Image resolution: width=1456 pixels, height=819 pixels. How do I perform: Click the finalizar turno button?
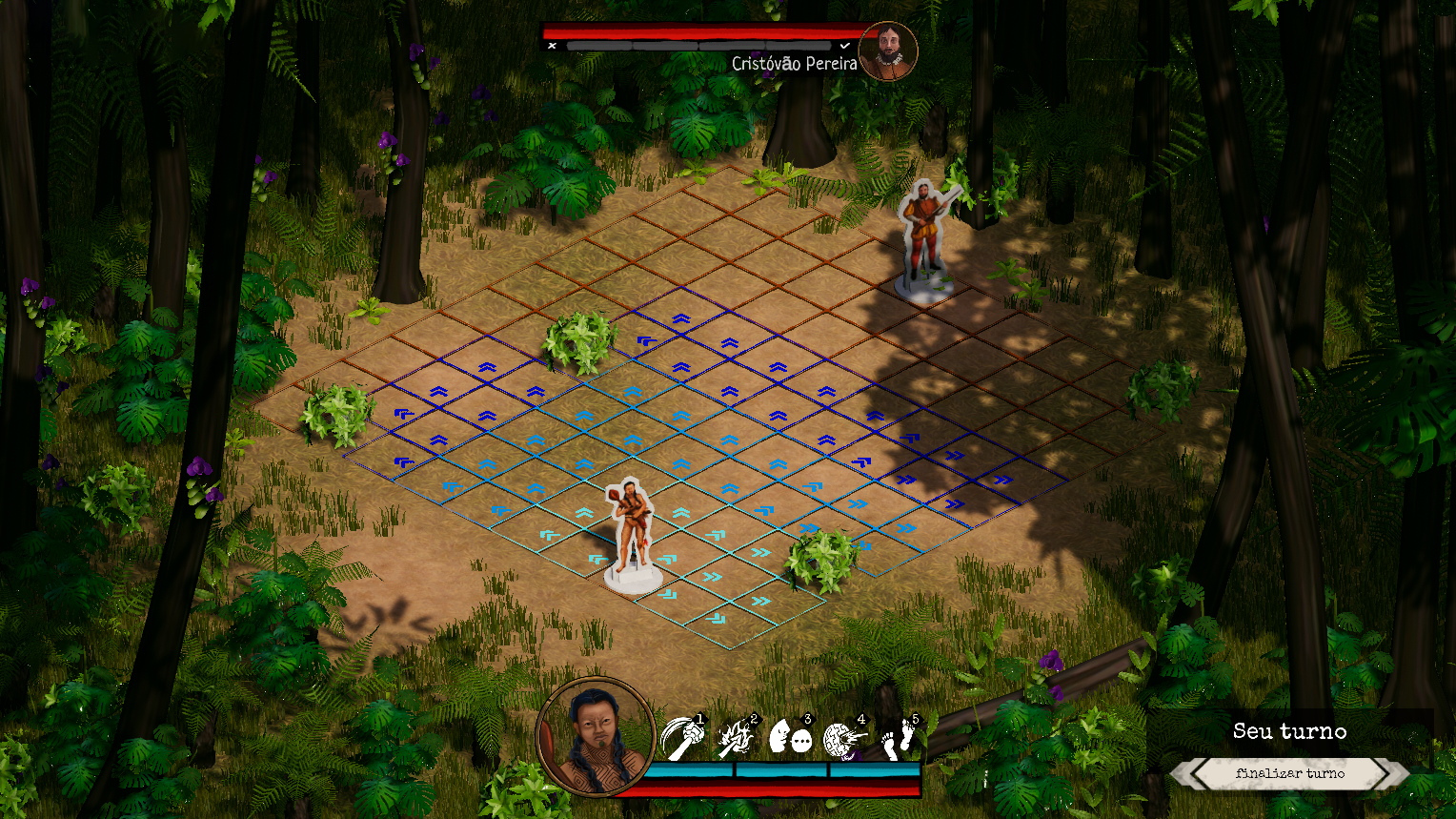coord(1289,773)
